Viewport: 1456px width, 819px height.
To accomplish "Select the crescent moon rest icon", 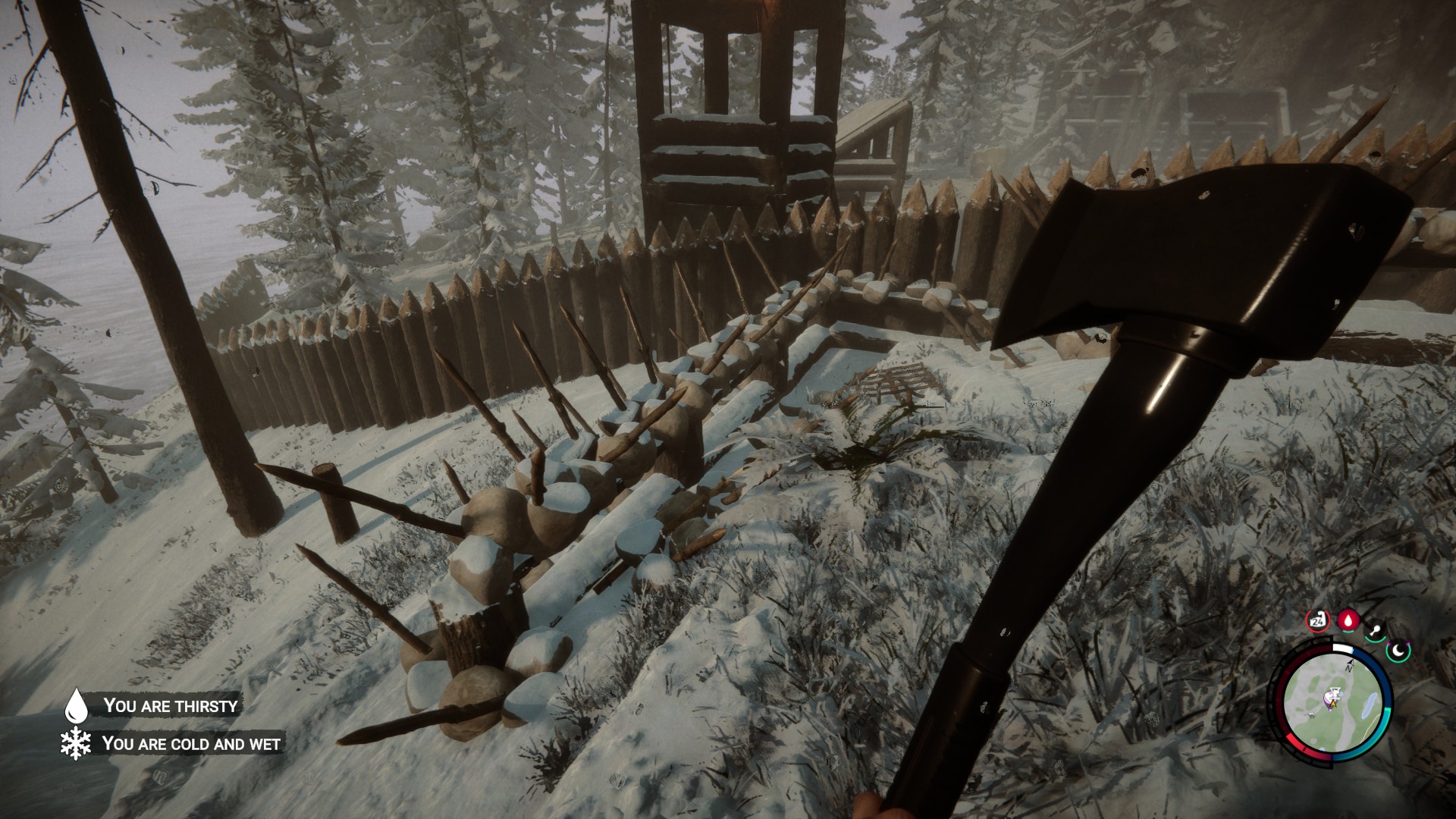I will (x=1398, y=649).
